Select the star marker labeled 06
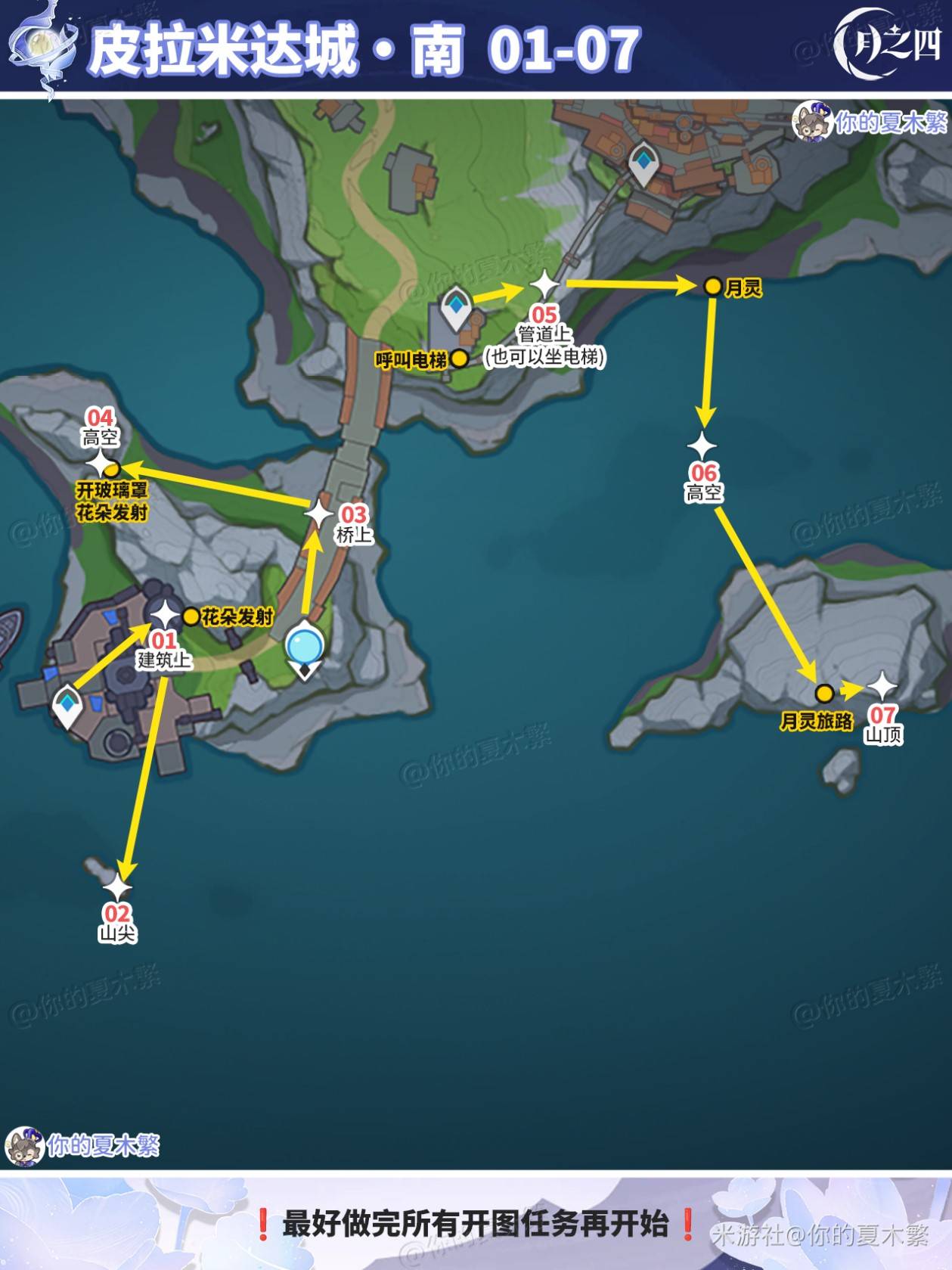The image size is (952, 1270). coord(702,446)
